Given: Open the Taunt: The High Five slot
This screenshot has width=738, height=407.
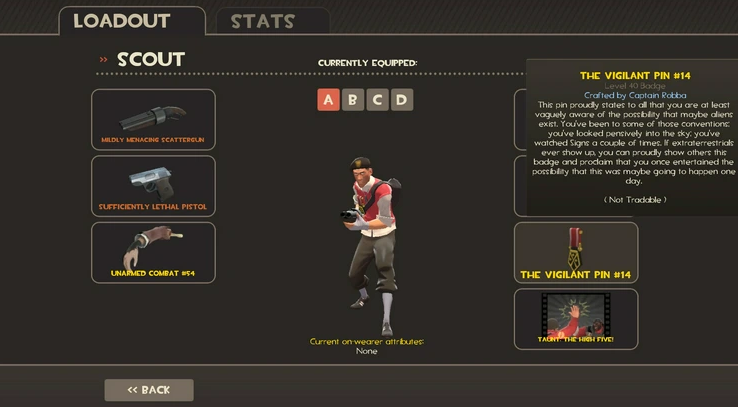Looking at the screenshot, I should [576, 319].
